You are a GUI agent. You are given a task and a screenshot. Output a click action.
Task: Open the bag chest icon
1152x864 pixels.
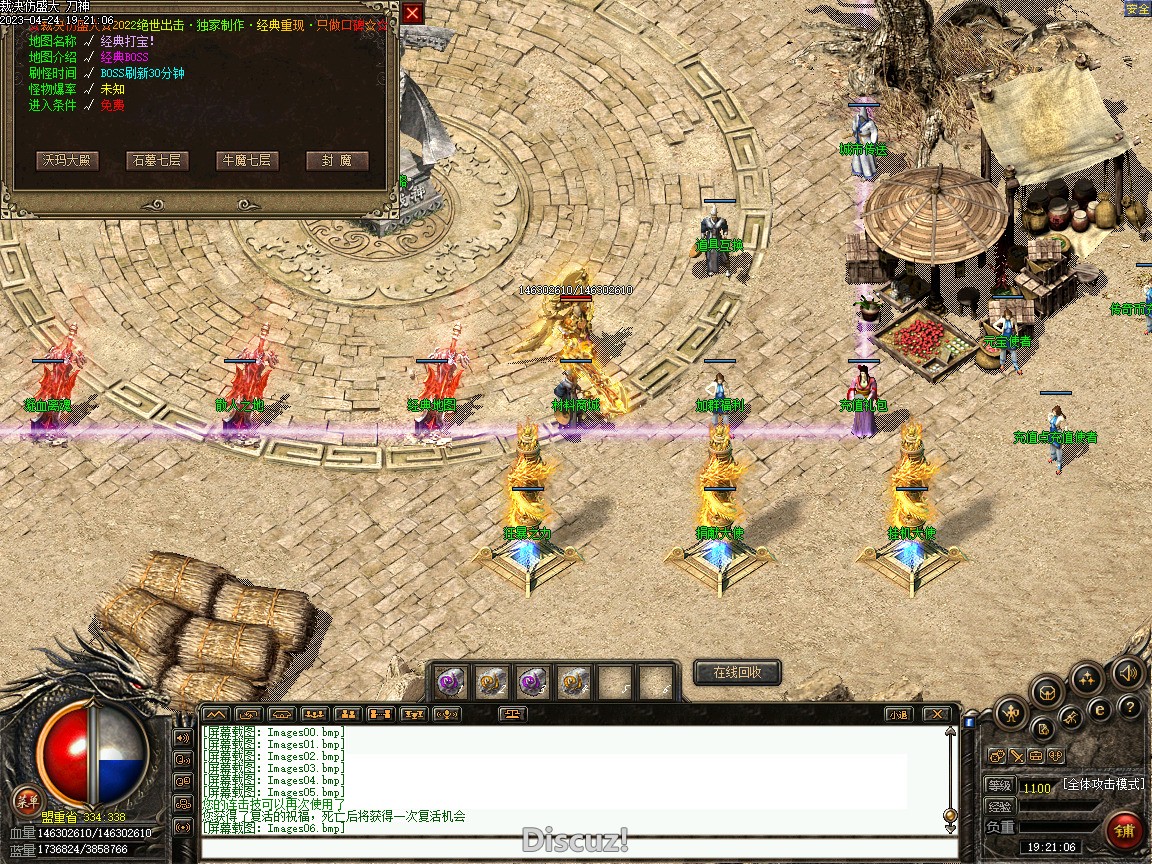click(1046, 690)
